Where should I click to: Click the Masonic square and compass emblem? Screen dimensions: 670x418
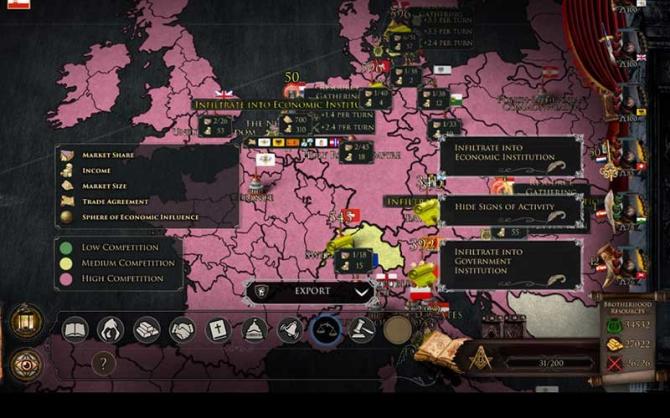pyautogui.click(x=481, y=357)
